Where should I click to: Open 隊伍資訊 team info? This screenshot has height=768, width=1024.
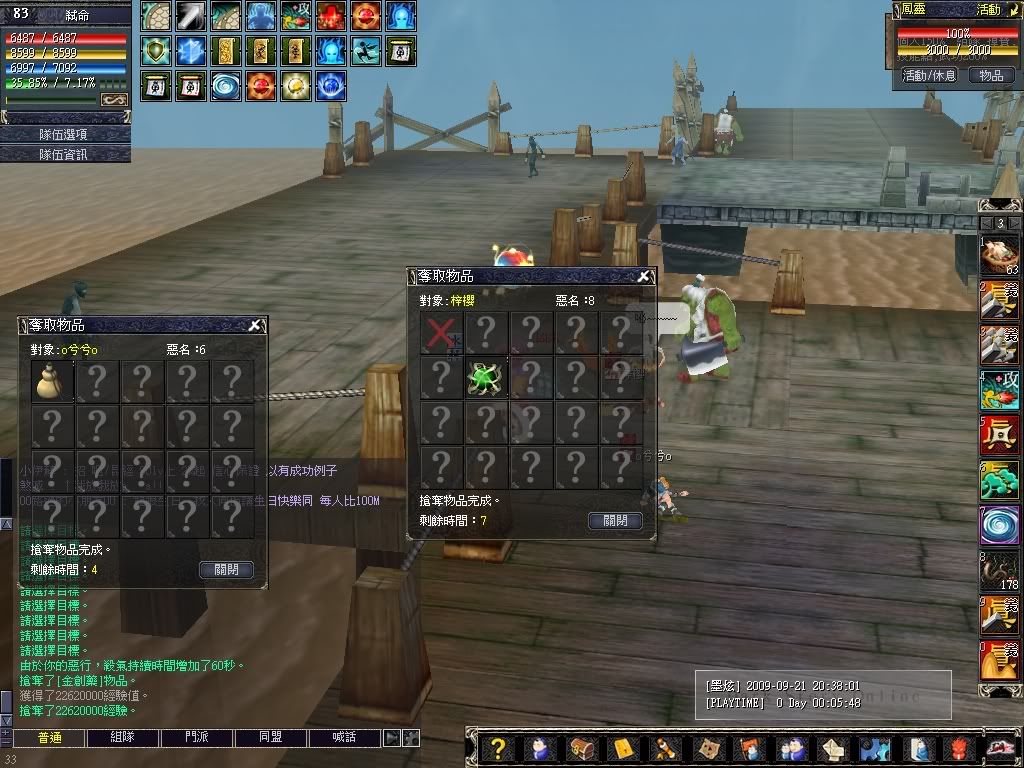point(65,154)
